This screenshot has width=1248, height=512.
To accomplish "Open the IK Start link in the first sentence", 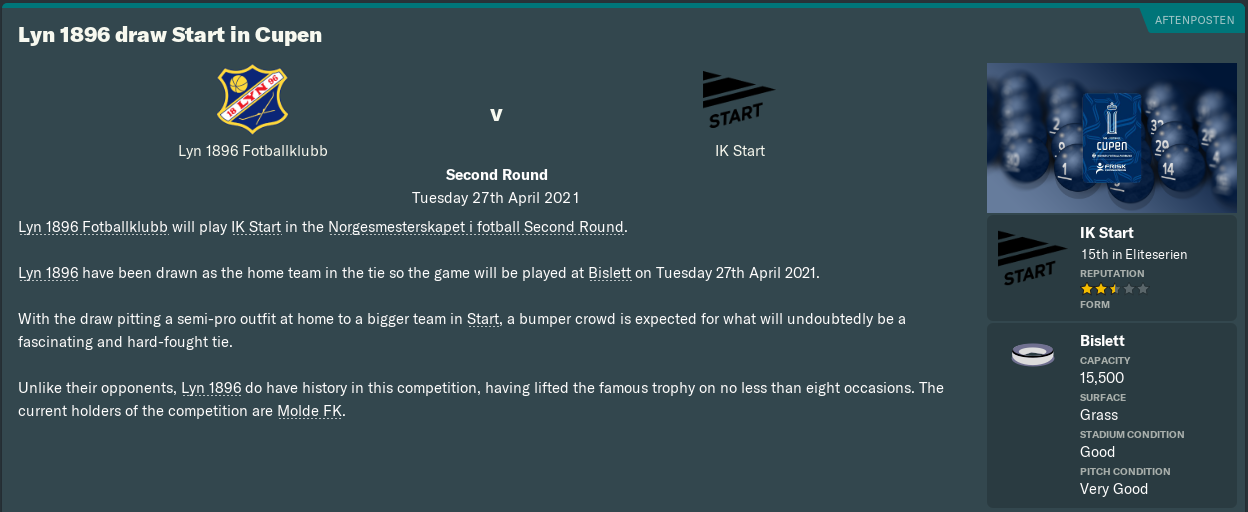I will click(x=256, y=227).
